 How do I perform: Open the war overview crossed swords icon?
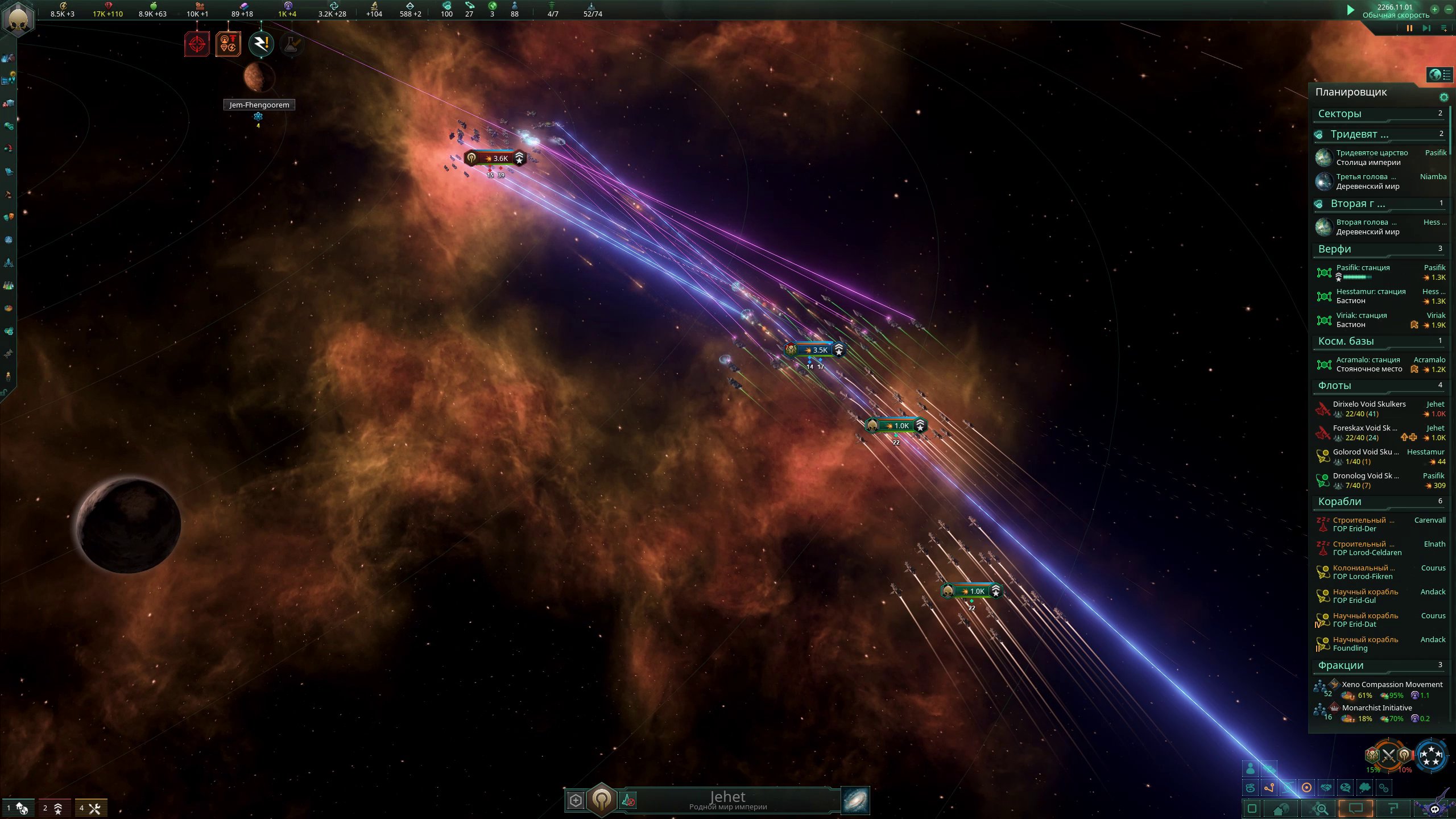1388,756
